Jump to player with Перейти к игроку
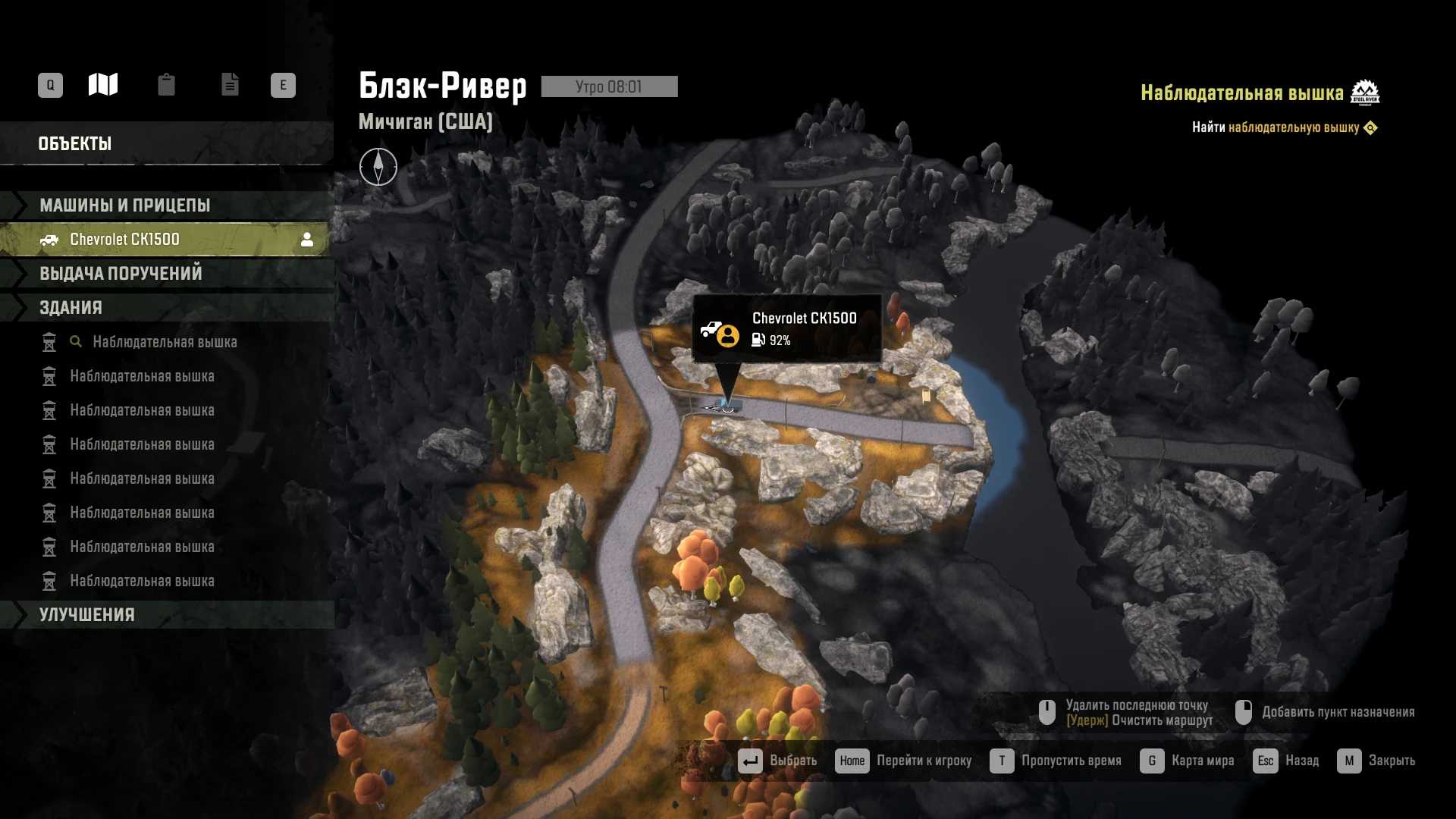 [x=903, y=761]
